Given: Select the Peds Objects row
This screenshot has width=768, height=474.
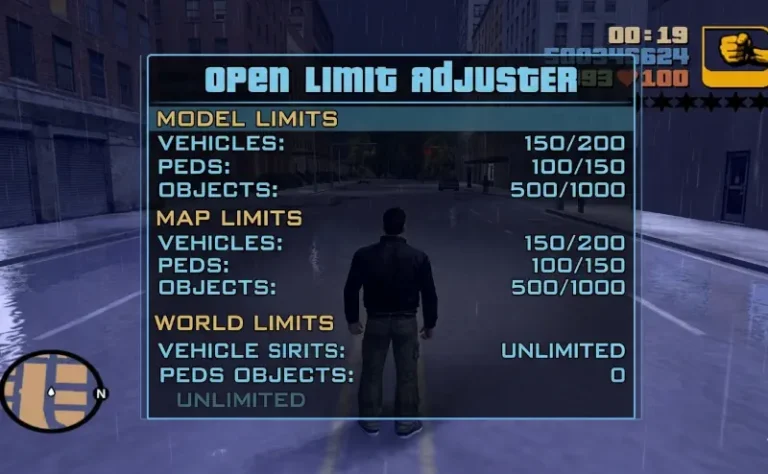Looking at the screenshot, I should [391, 375].
